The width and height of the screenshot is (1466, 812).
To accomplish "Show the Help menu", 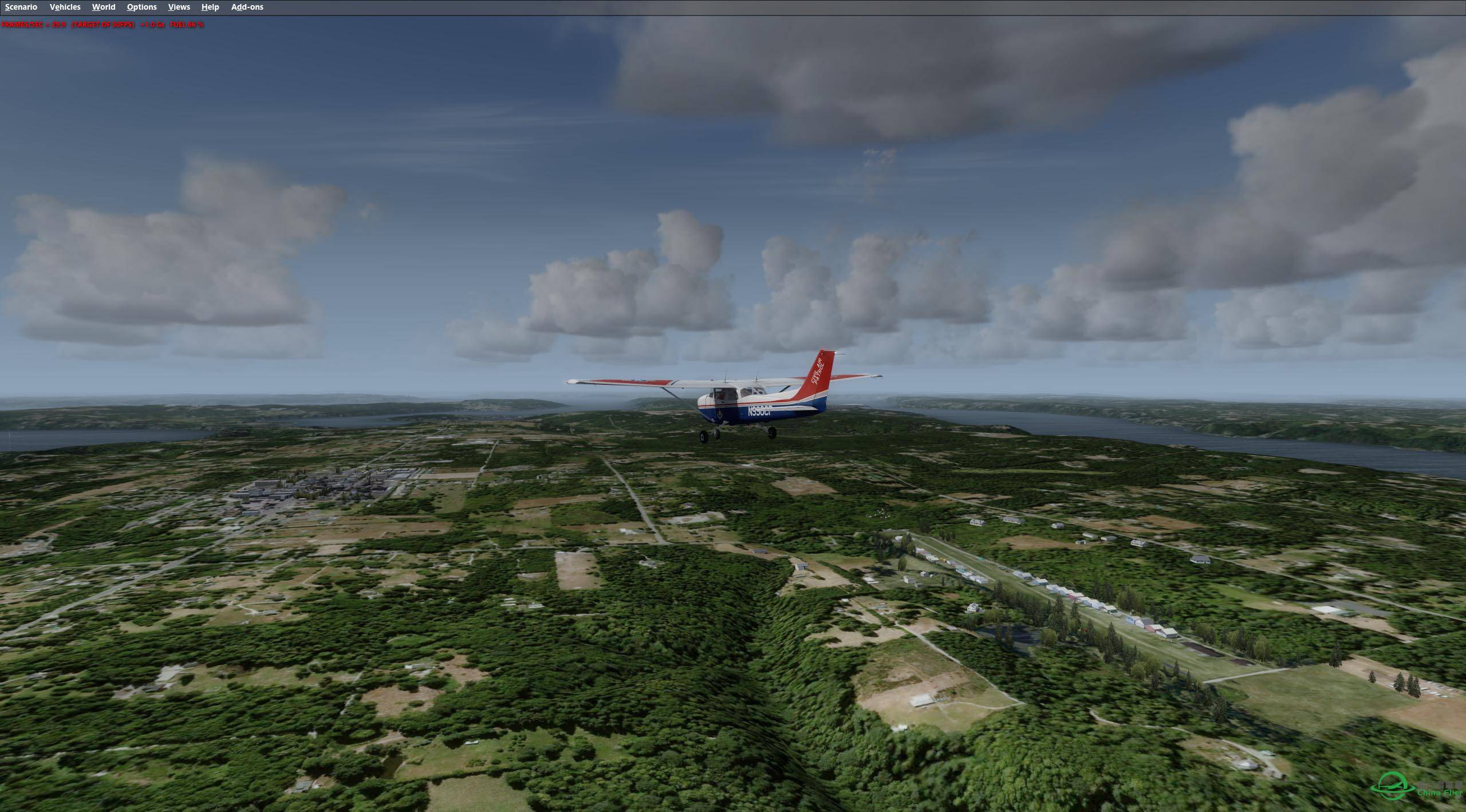I will coord(210,7).
